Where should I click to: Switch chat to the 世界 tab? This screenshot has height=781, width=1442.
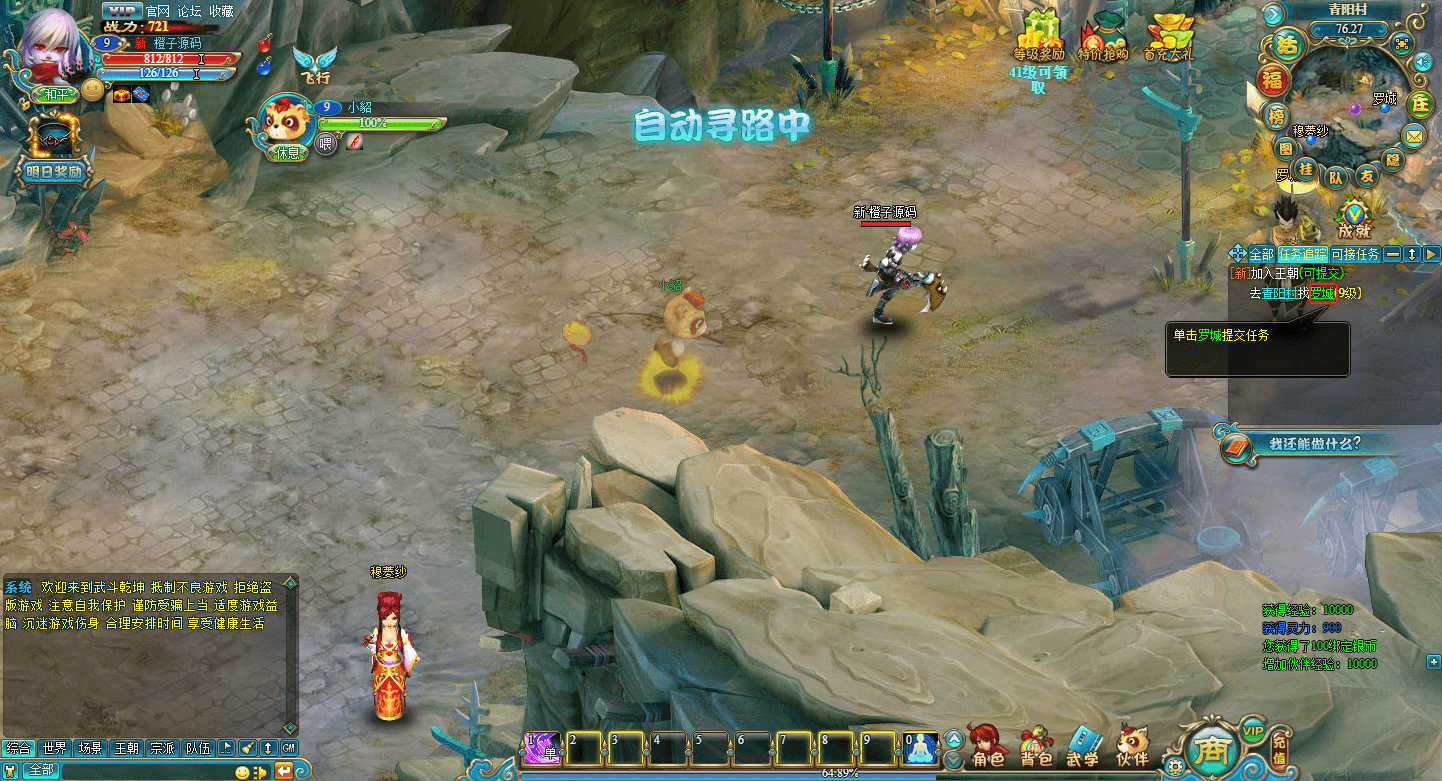tap(55, 748)
